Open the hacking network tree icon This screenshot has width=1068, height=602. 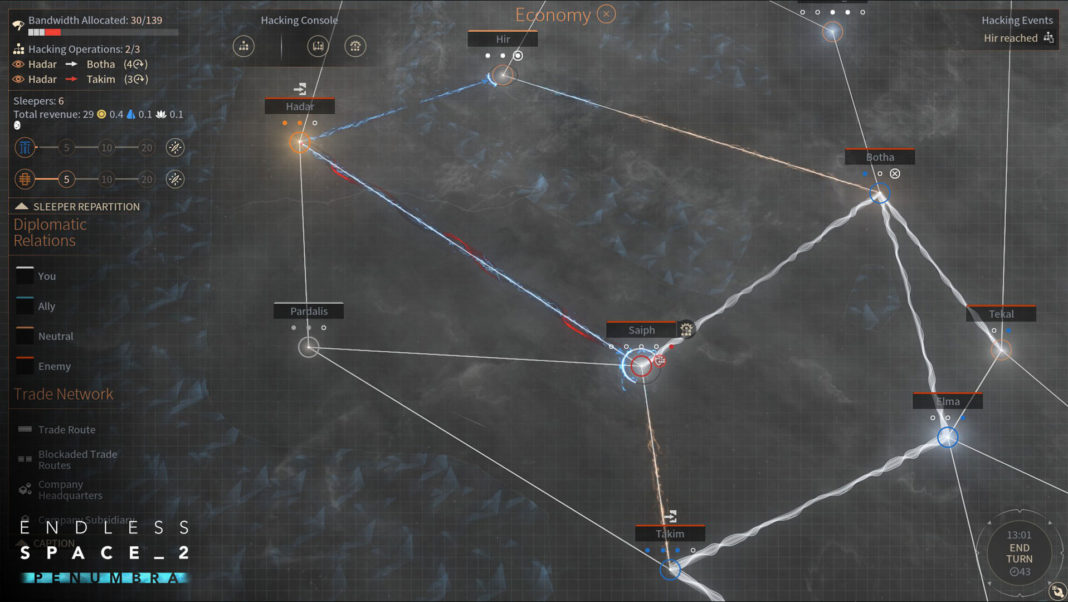[x=243, y=46]
